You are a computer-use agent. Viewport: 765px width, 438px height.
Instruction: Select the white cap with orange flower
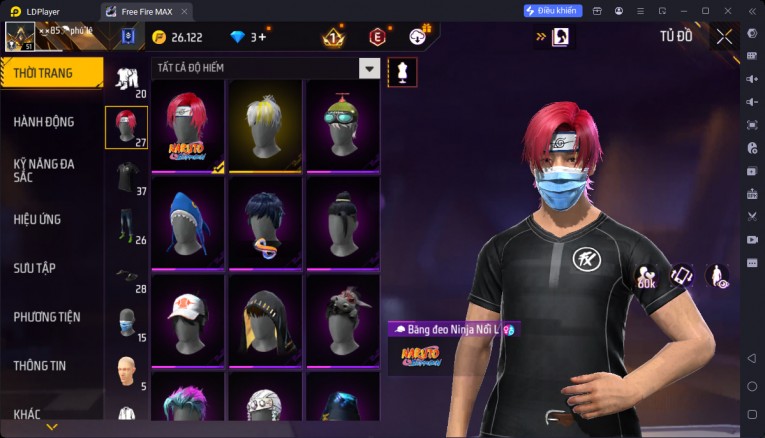[188, 319]
